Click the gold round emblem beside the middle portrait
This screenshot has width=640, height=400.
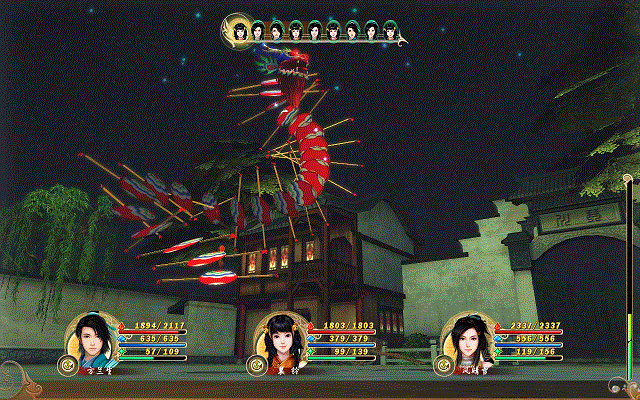256,365
